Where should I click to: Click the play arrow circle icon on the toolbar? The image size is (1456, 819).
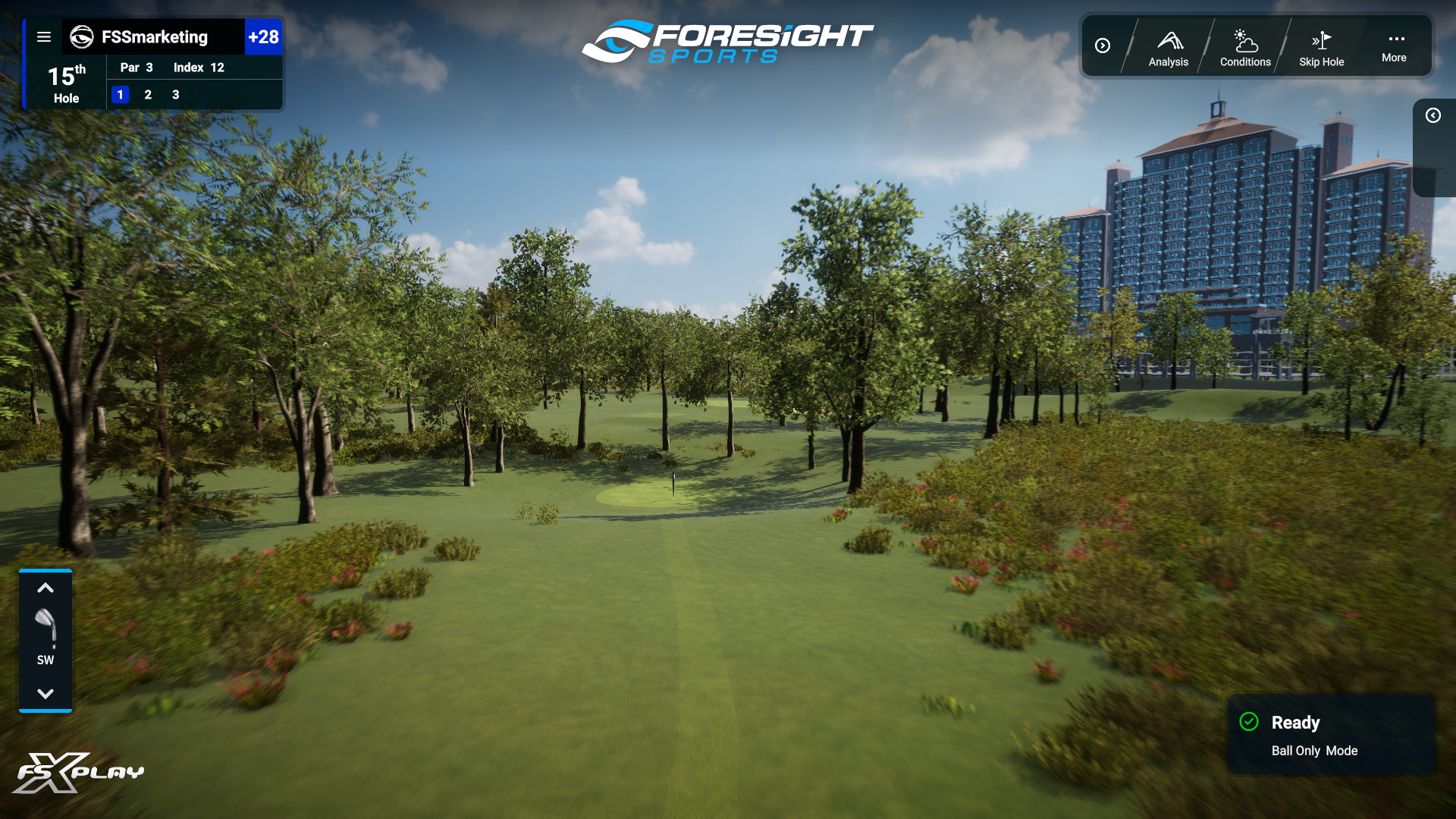click(1103, 45)
